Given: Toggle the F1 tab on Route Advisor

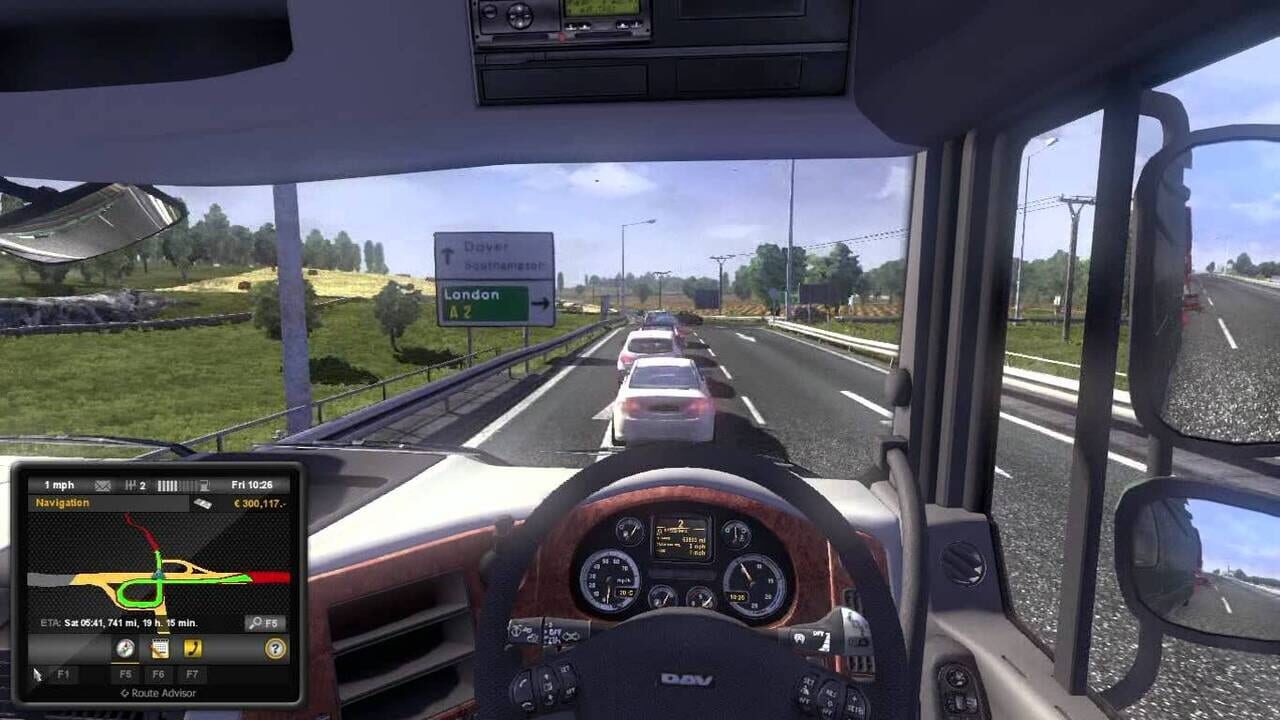Looking at the screenshot, I should tap(62, 674).
